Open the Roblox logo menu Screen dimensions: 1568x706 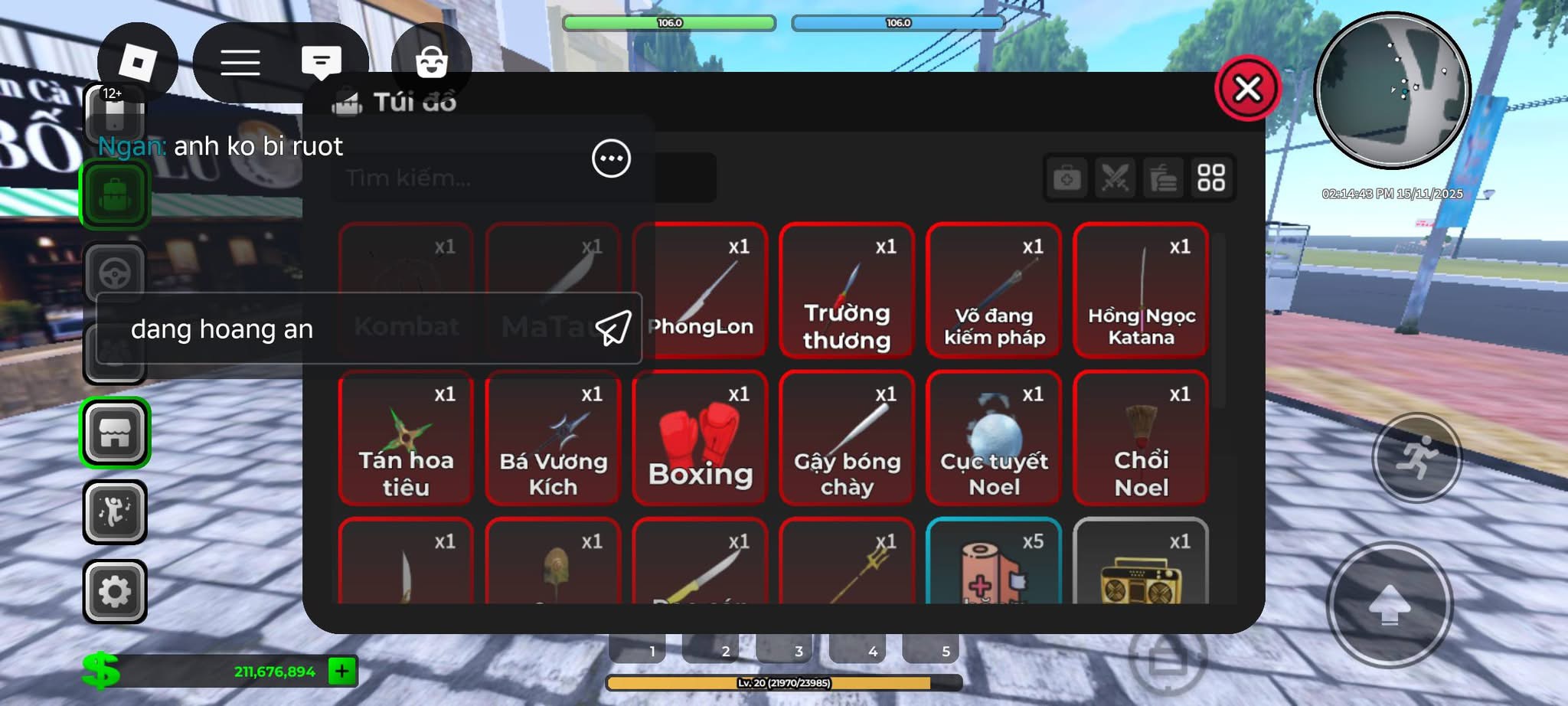pos(138,62)
